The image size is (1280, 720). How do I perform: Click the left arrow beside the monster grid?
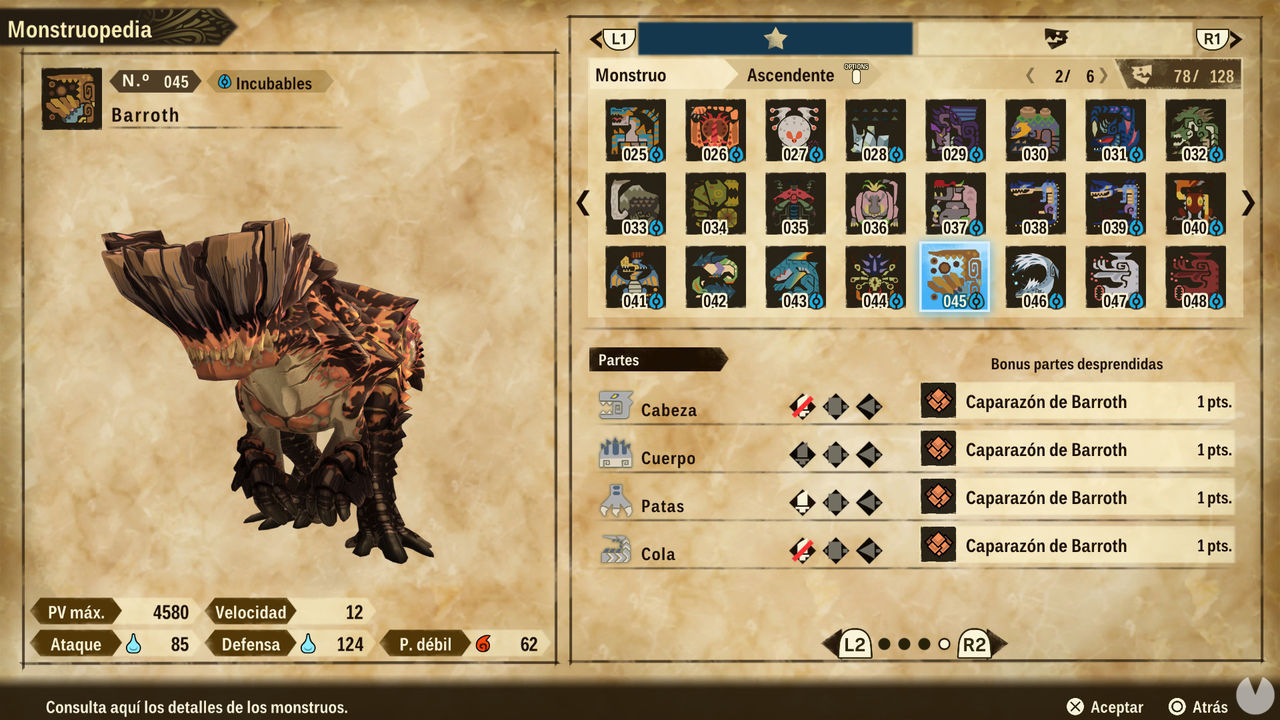pyautogui.click(x=581, y=203)
